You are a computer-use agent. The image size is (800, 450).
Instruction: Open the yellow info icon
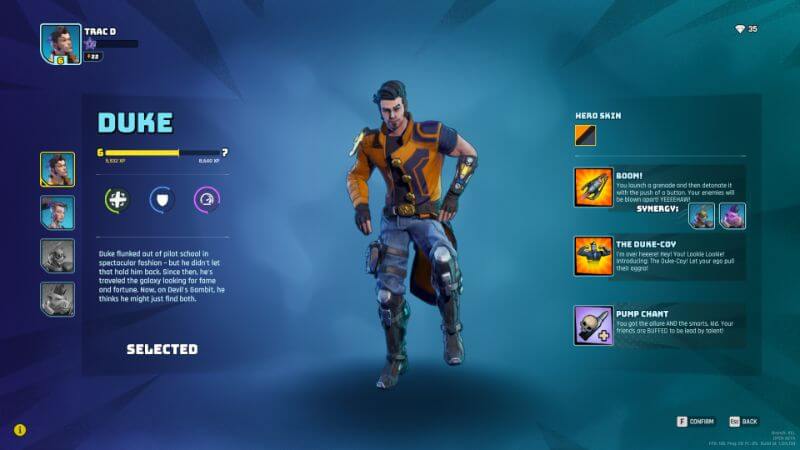[20, 430]
